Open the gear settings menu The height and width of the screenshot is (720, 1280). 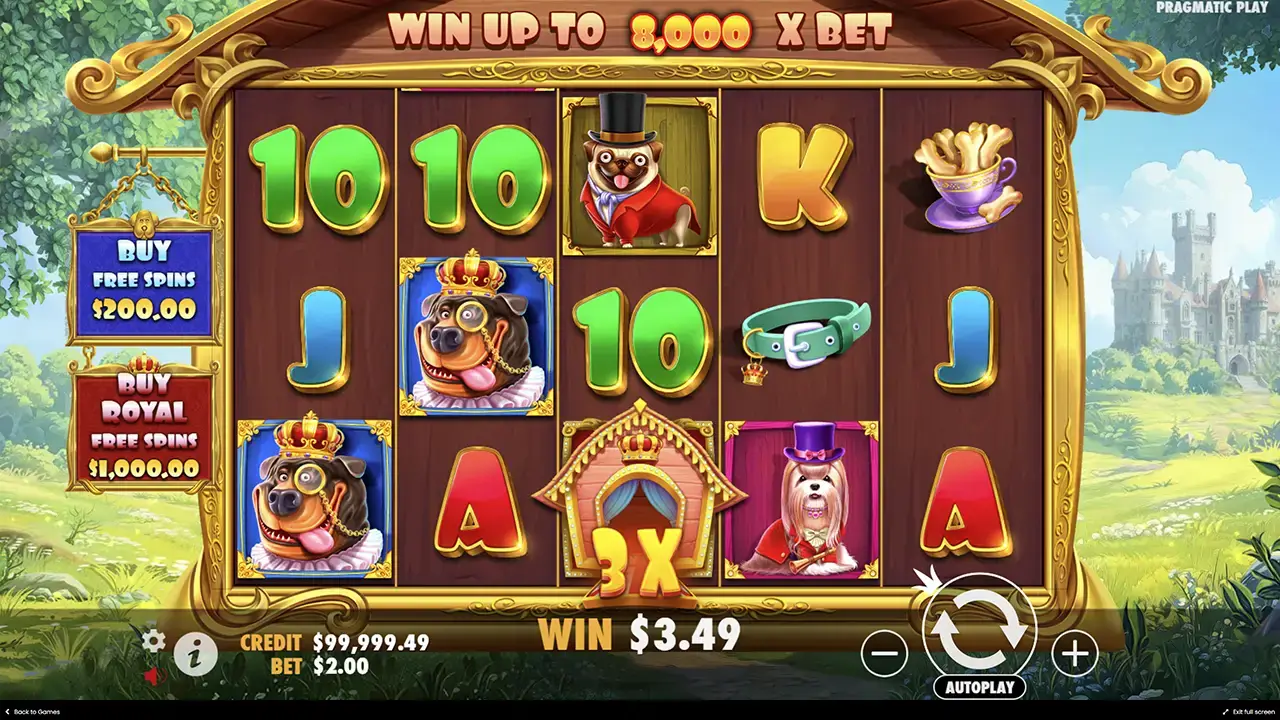point(153,640)
